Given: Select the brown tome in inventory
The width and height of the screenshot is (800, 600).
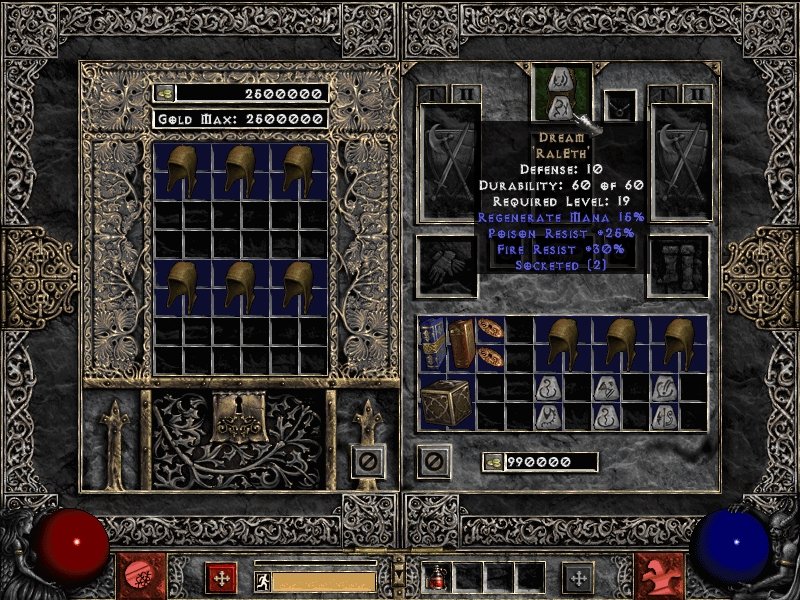Looking at the screenshot, I should [x=462, y=343].
